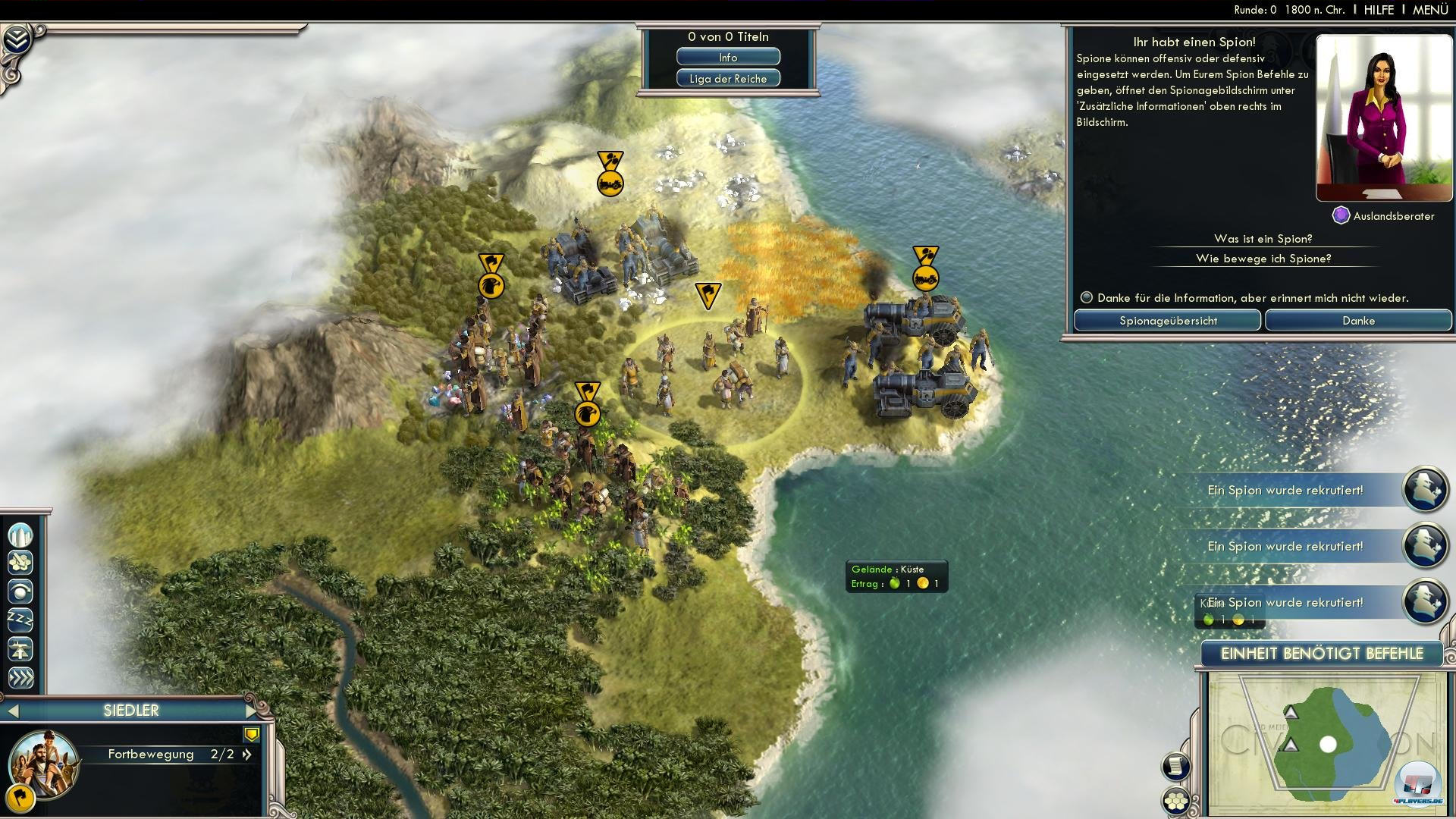Click the settler unit portrait

pos(43,762)
